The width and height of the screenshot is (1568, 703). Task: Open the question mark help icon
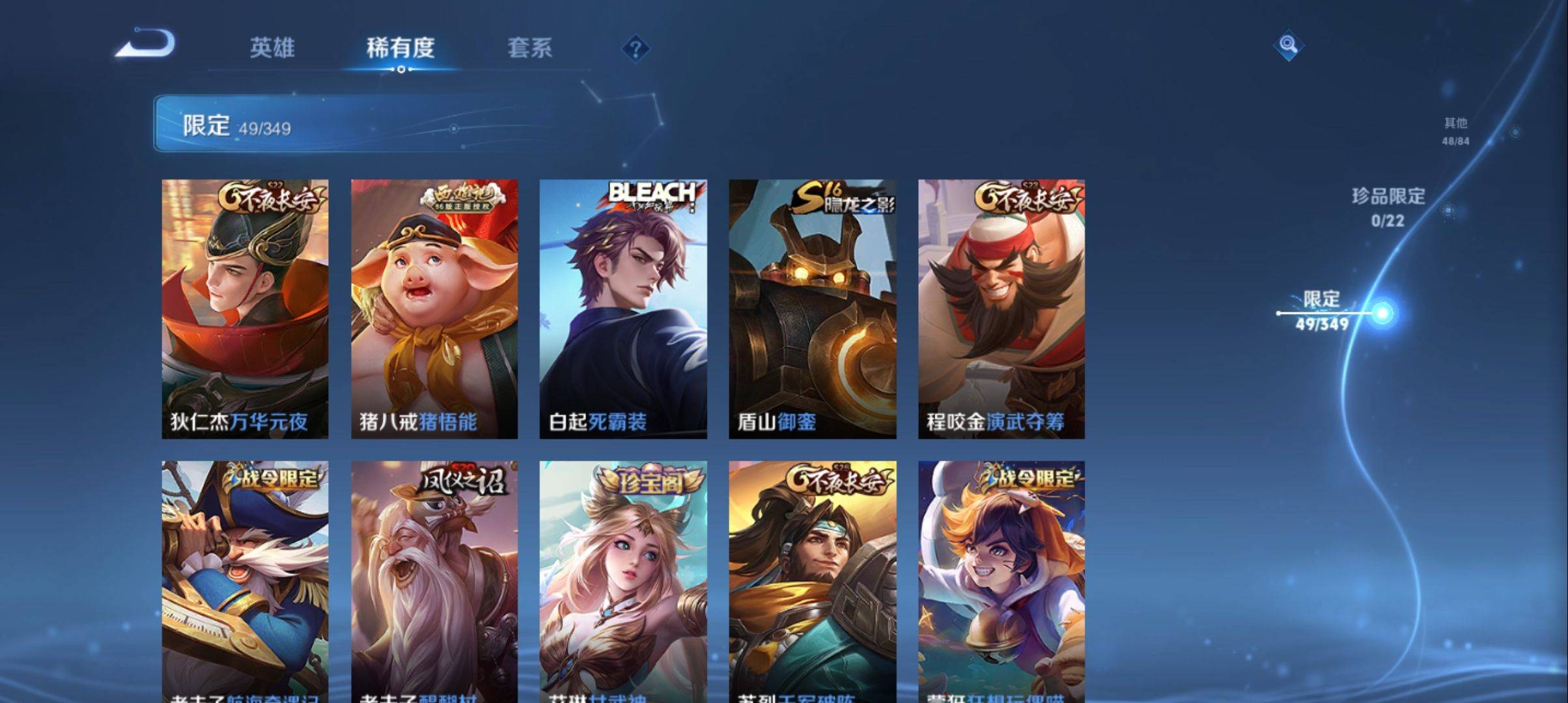[x=636, y=49]
